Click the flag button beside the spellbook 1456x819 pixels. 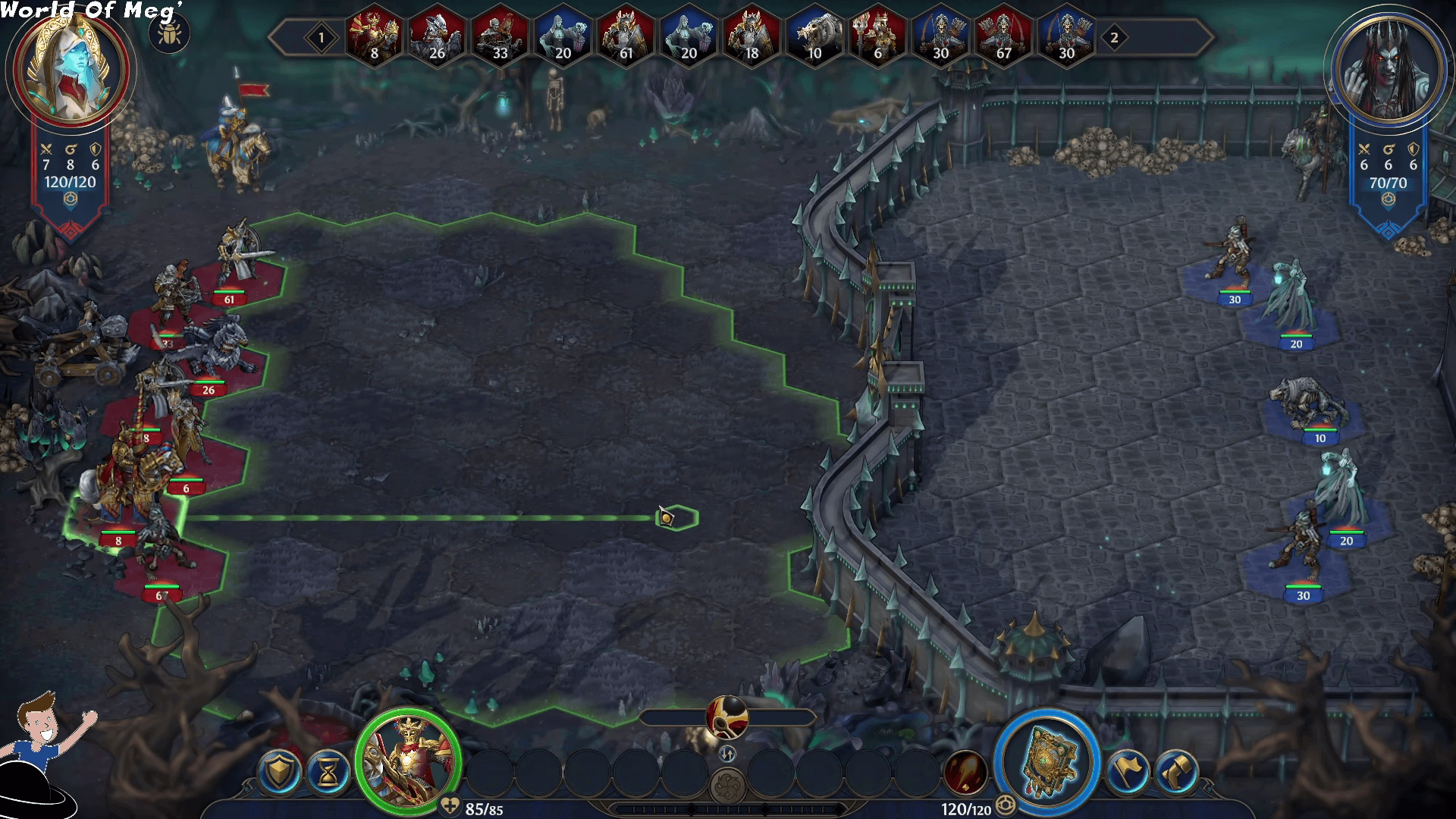[x=1127, y=772]
